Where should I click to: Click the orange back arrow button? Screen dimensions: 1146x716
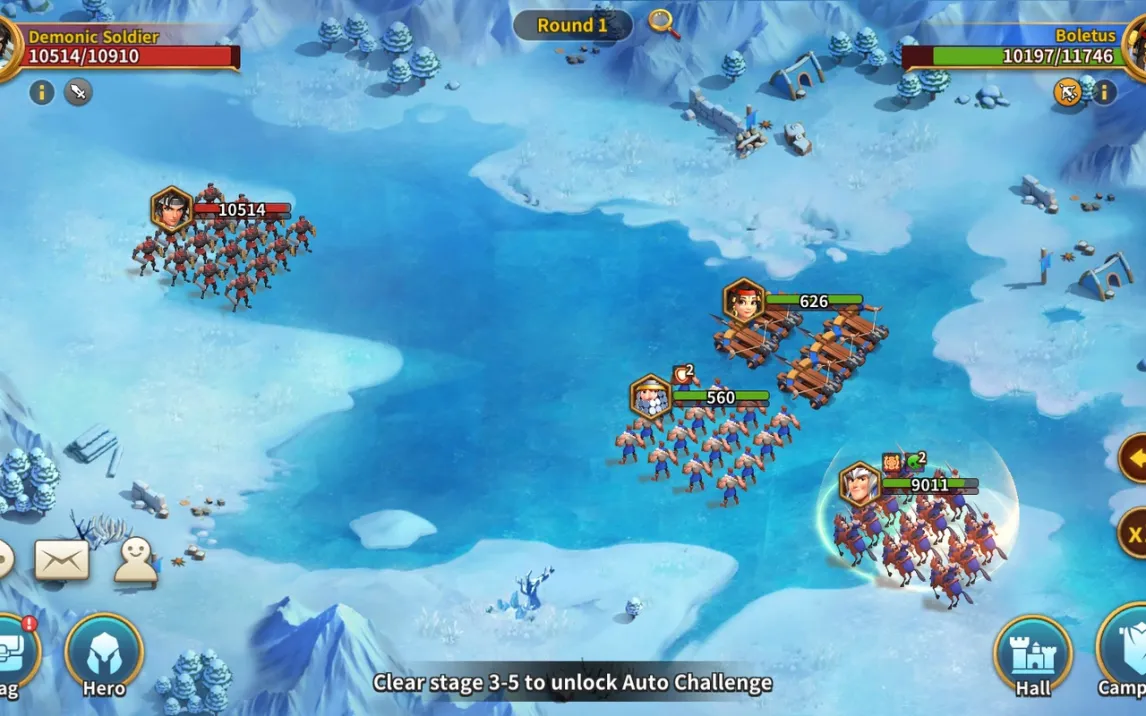coord(1134,459)
